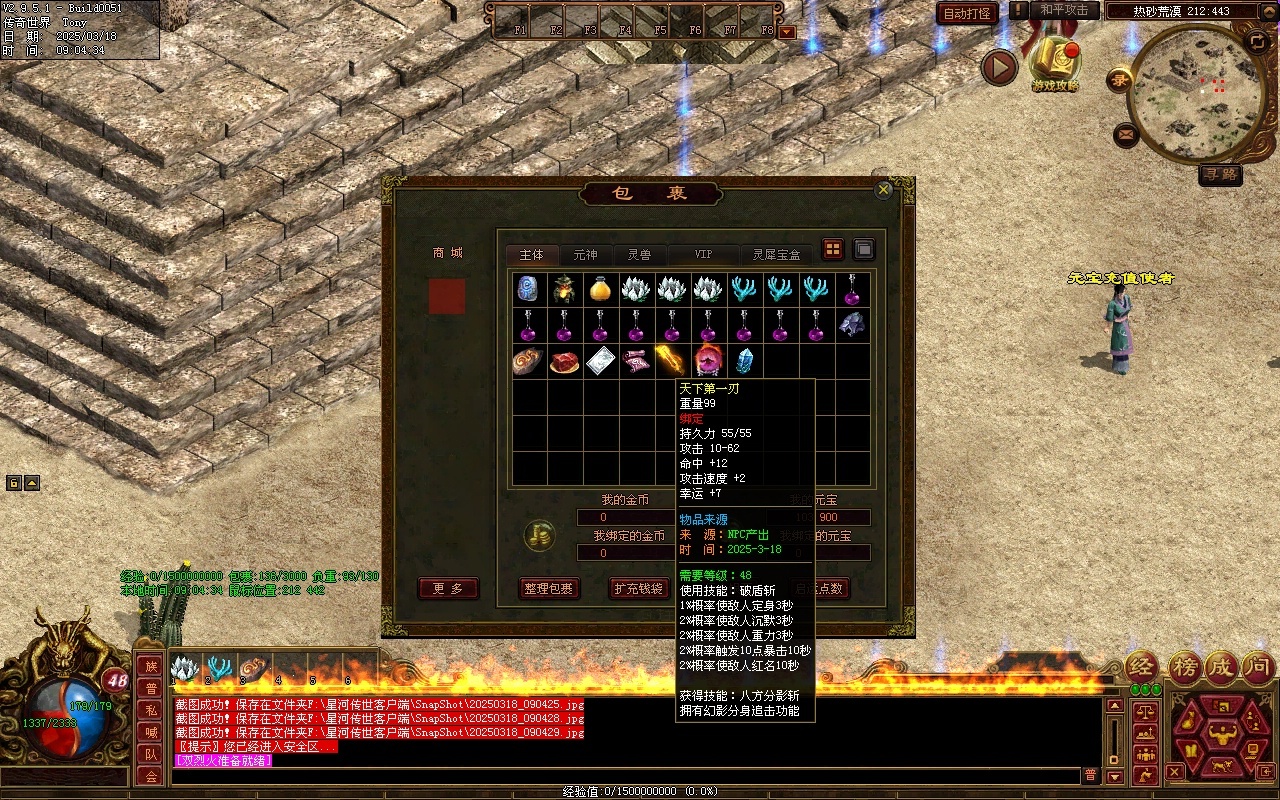This screenshot has width=1280, height=800.
Task: Click the 寻路 pathfinding button
Action: 1220,174
